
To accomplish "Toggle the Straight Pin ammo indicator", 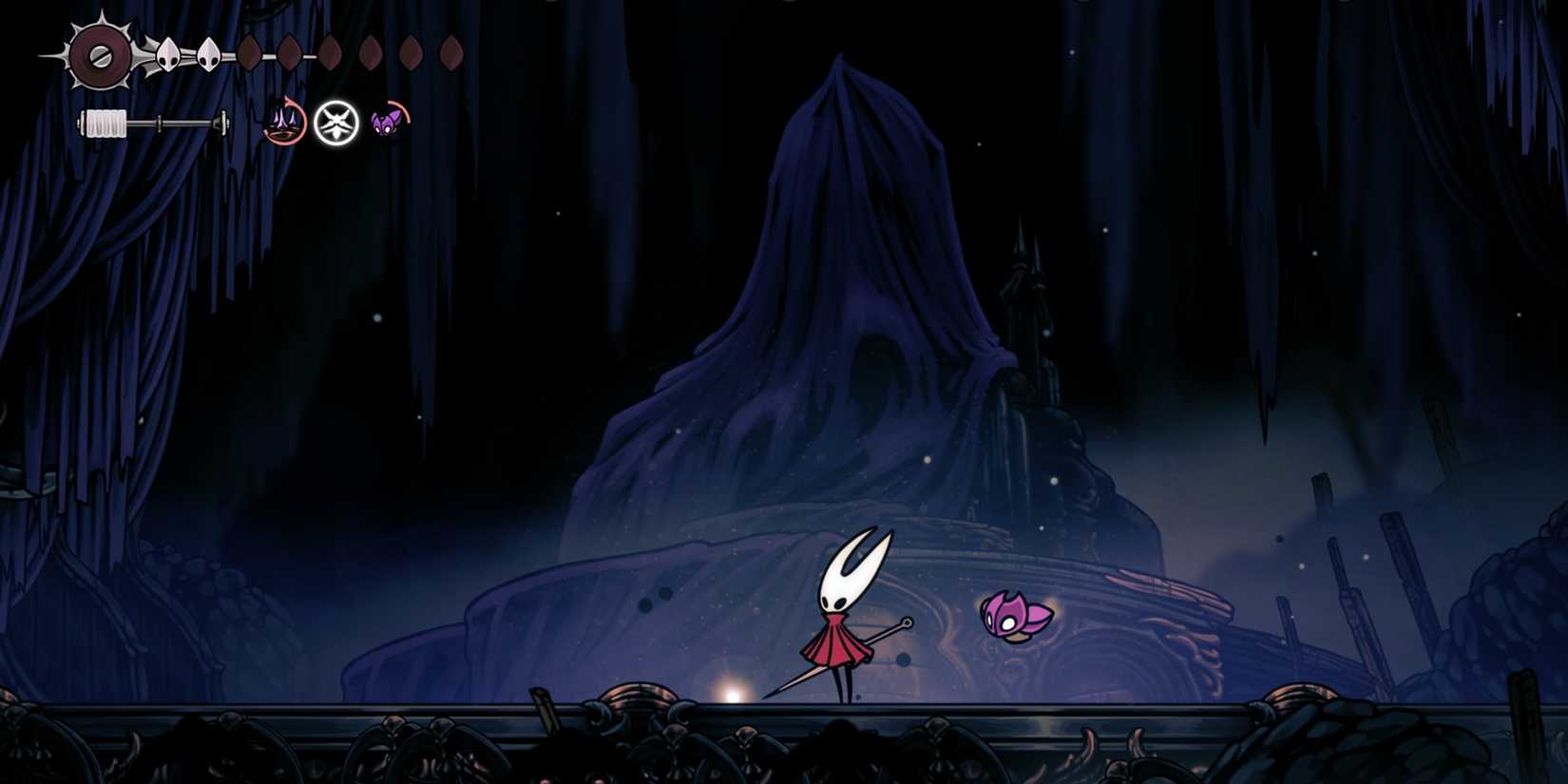I will tap(282, 124).
